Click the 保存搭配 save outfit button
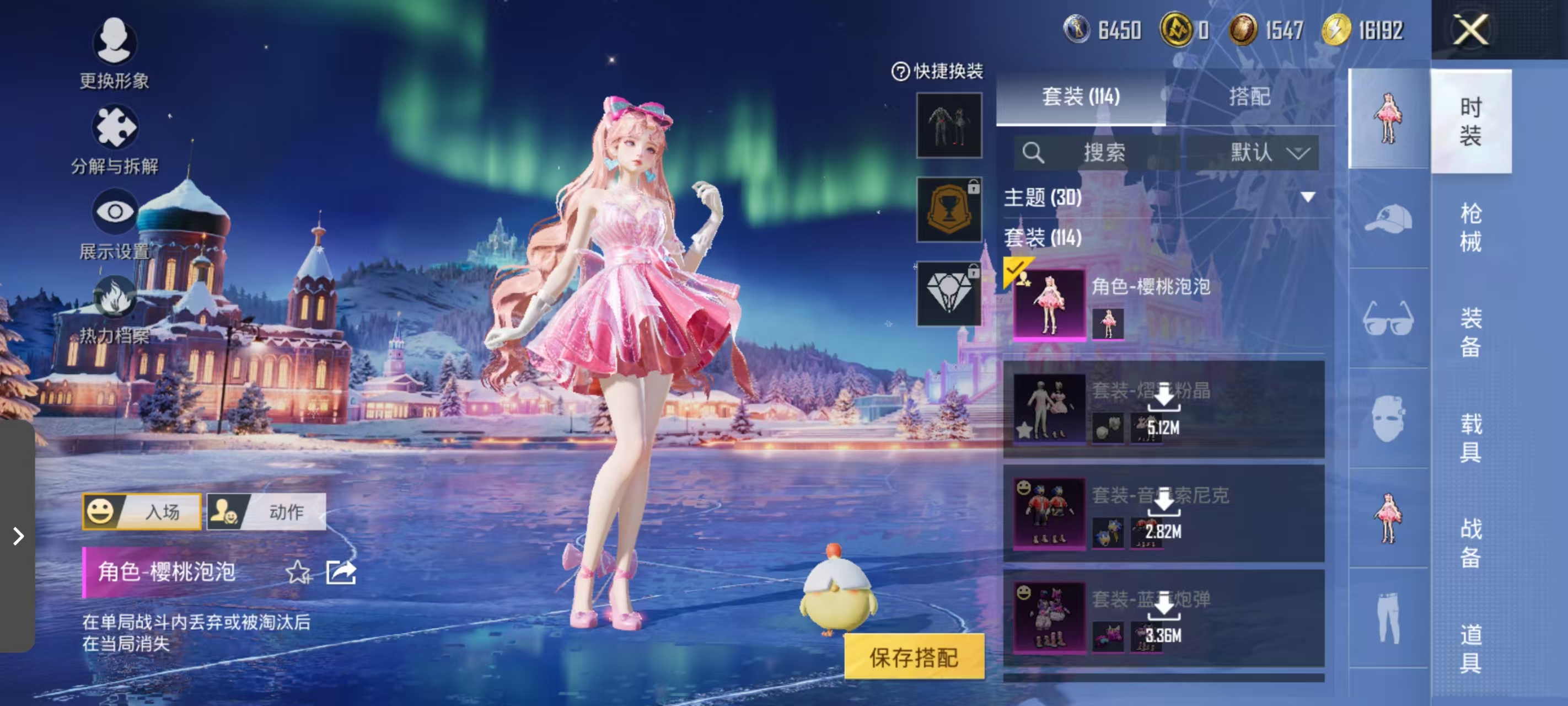The height and width of the screenshot is (706, 1568). (914, 657)
